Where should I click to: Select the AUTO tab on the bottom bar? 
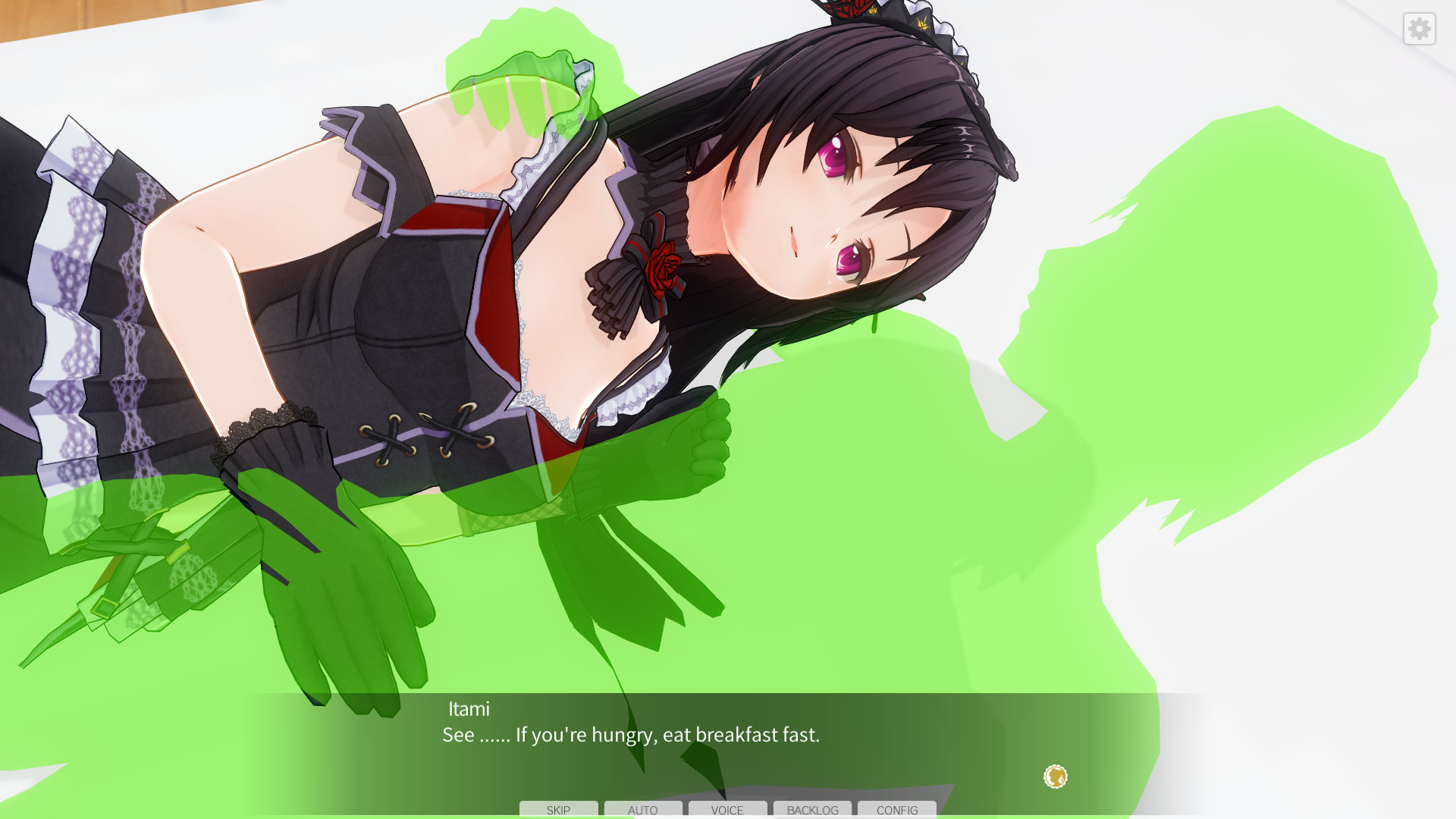[x=642, y=810]
